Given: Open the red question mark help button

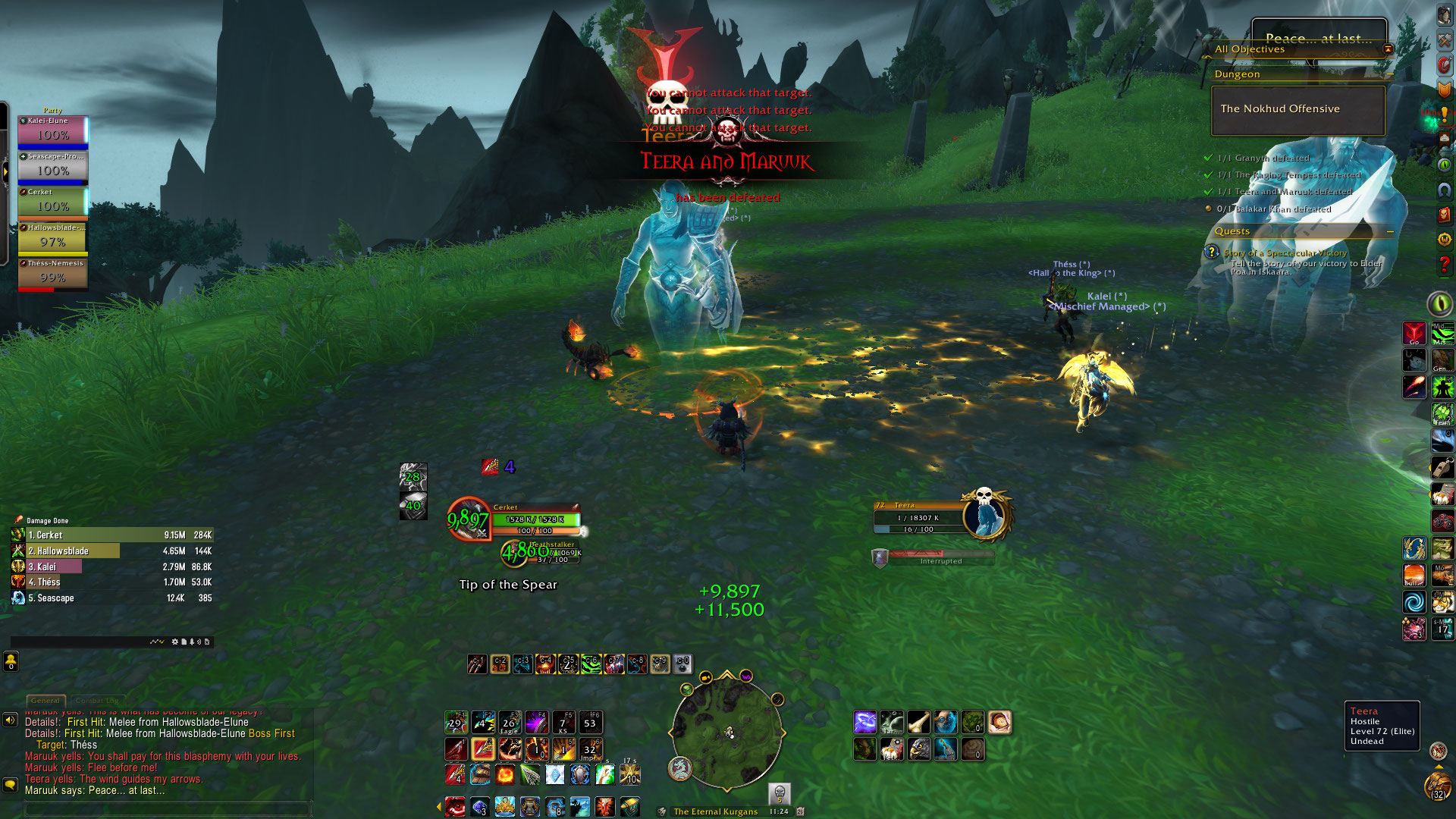Looking at the screenshot, I should tap(1444, 265).
